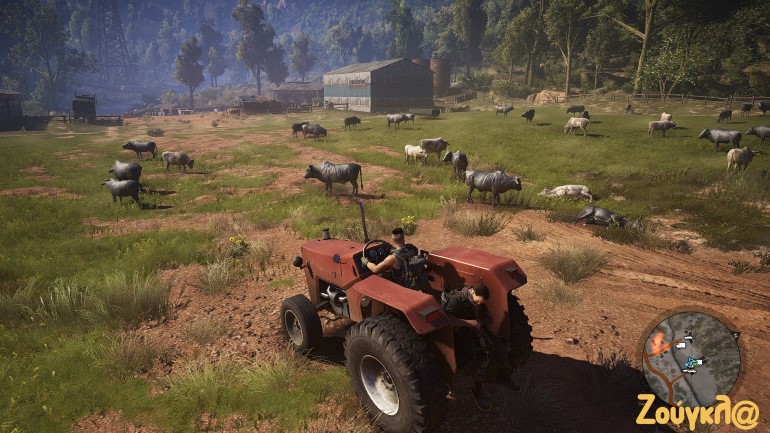Select the blue player marker on minimap
Image resolution: width=770 pixels, height=433 pixels.
coord(689,363)
